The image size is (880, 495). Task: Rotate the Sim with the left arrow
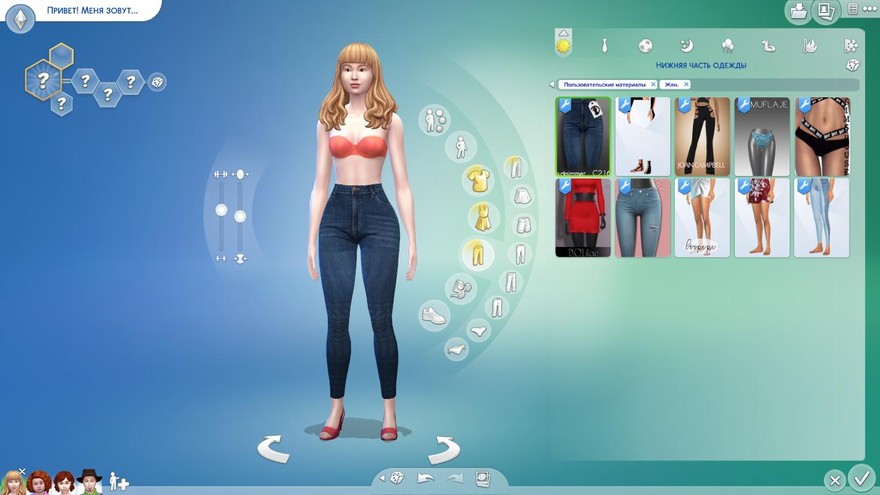[273, 449]
